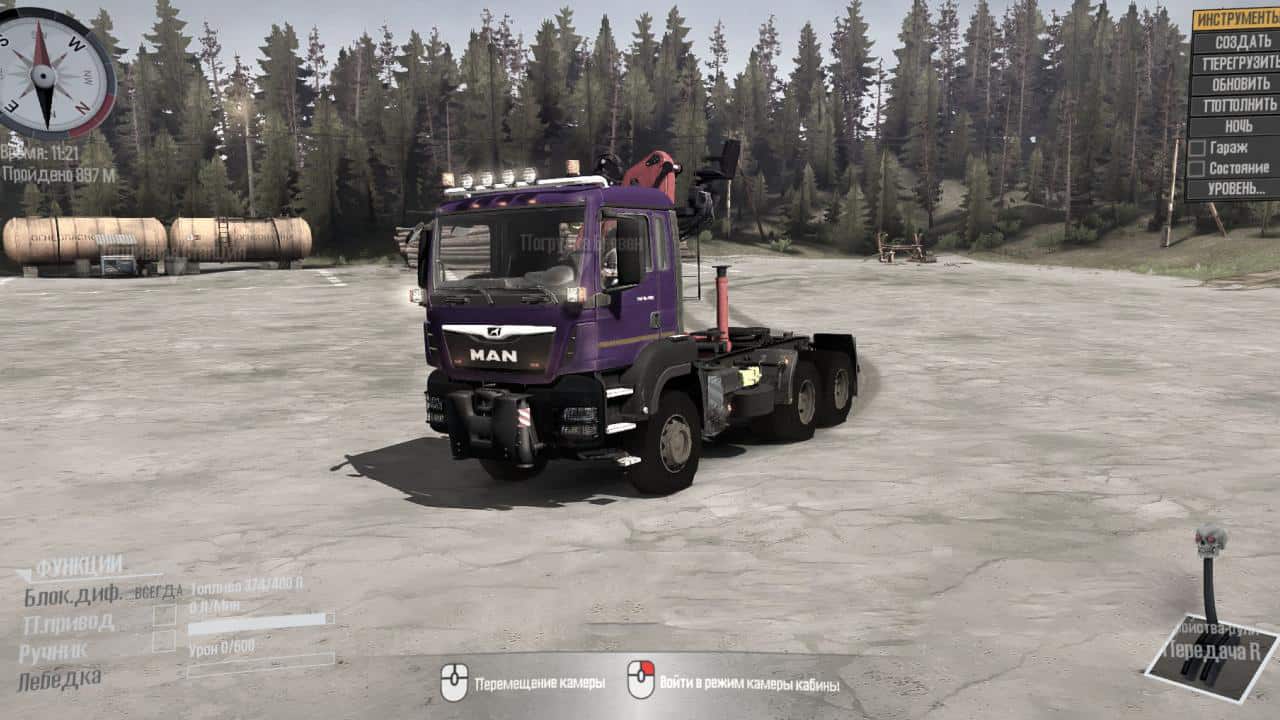Click the compass in the corner
Screen dimensions: 1280x720
point(43,72)
